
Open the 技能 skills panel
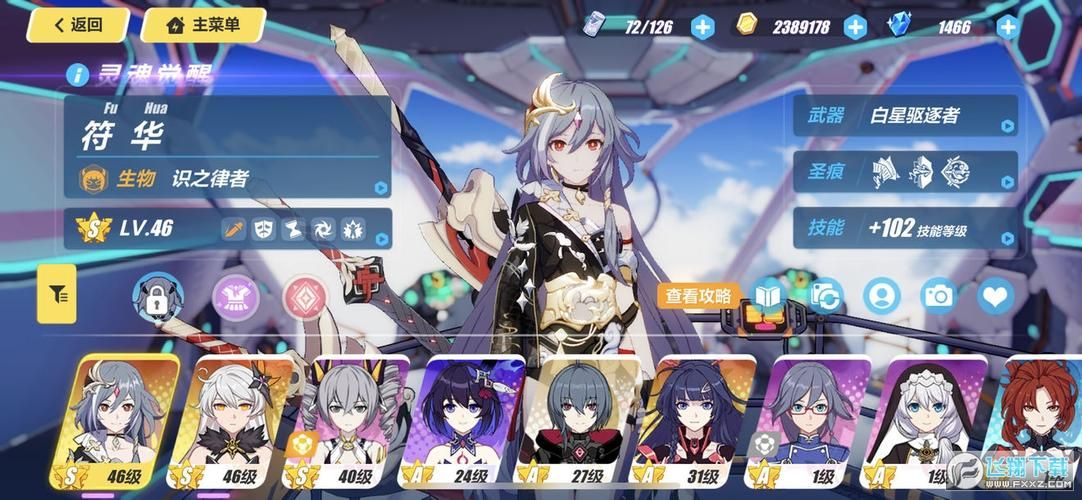[906, 228]
